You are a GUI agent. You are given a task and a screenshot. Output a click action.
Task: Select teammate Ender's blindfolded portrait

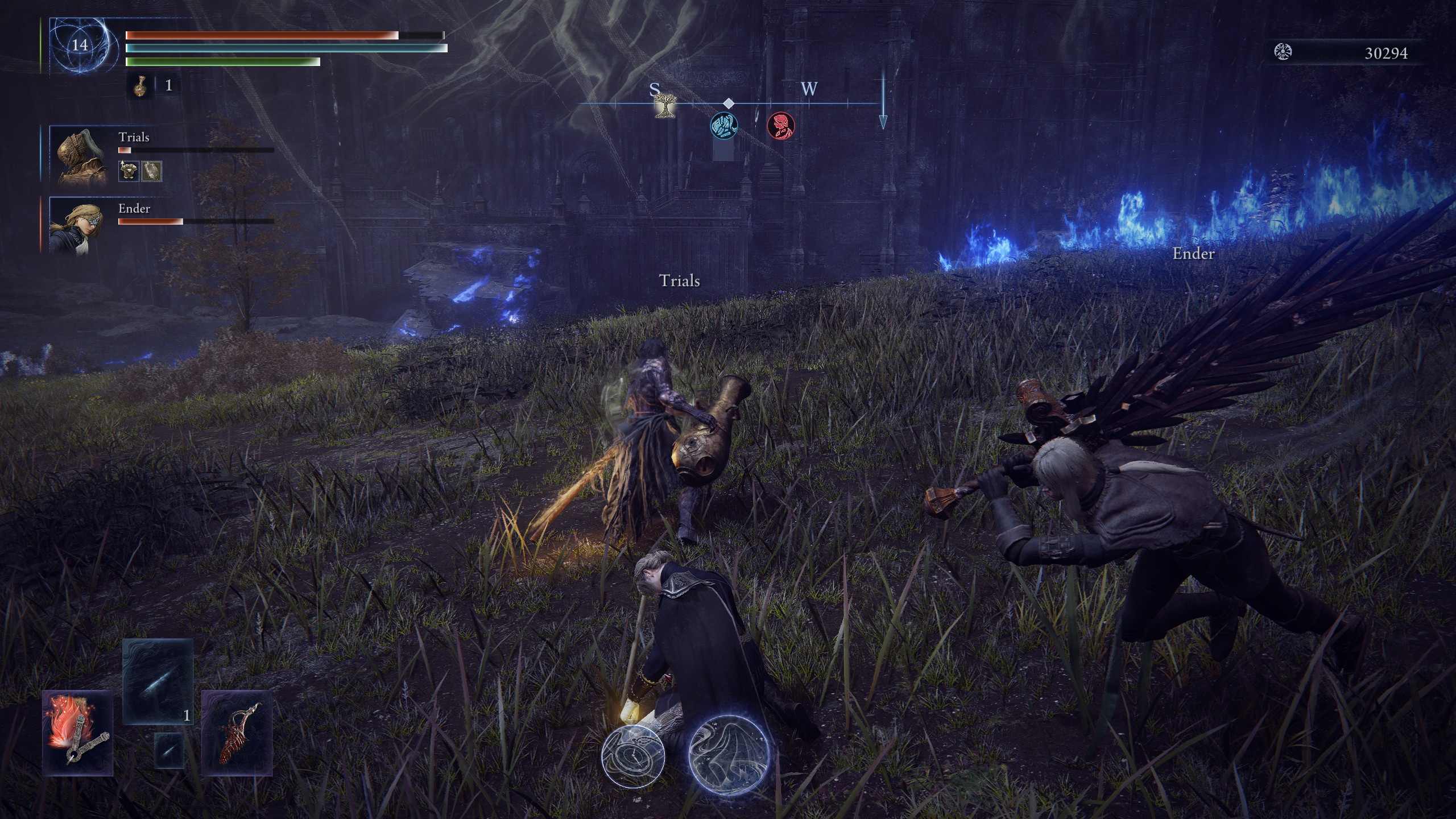[x=78, y=225]
